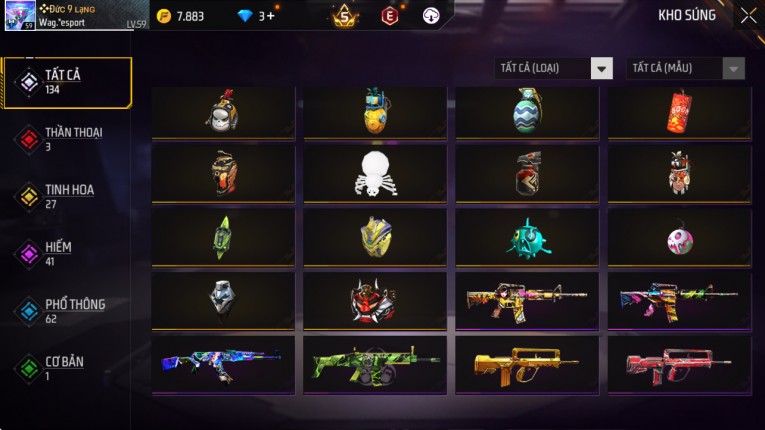Choose the blue graffiti AK skin
This screenshot has width=765, height=430.
click(223, 364)
